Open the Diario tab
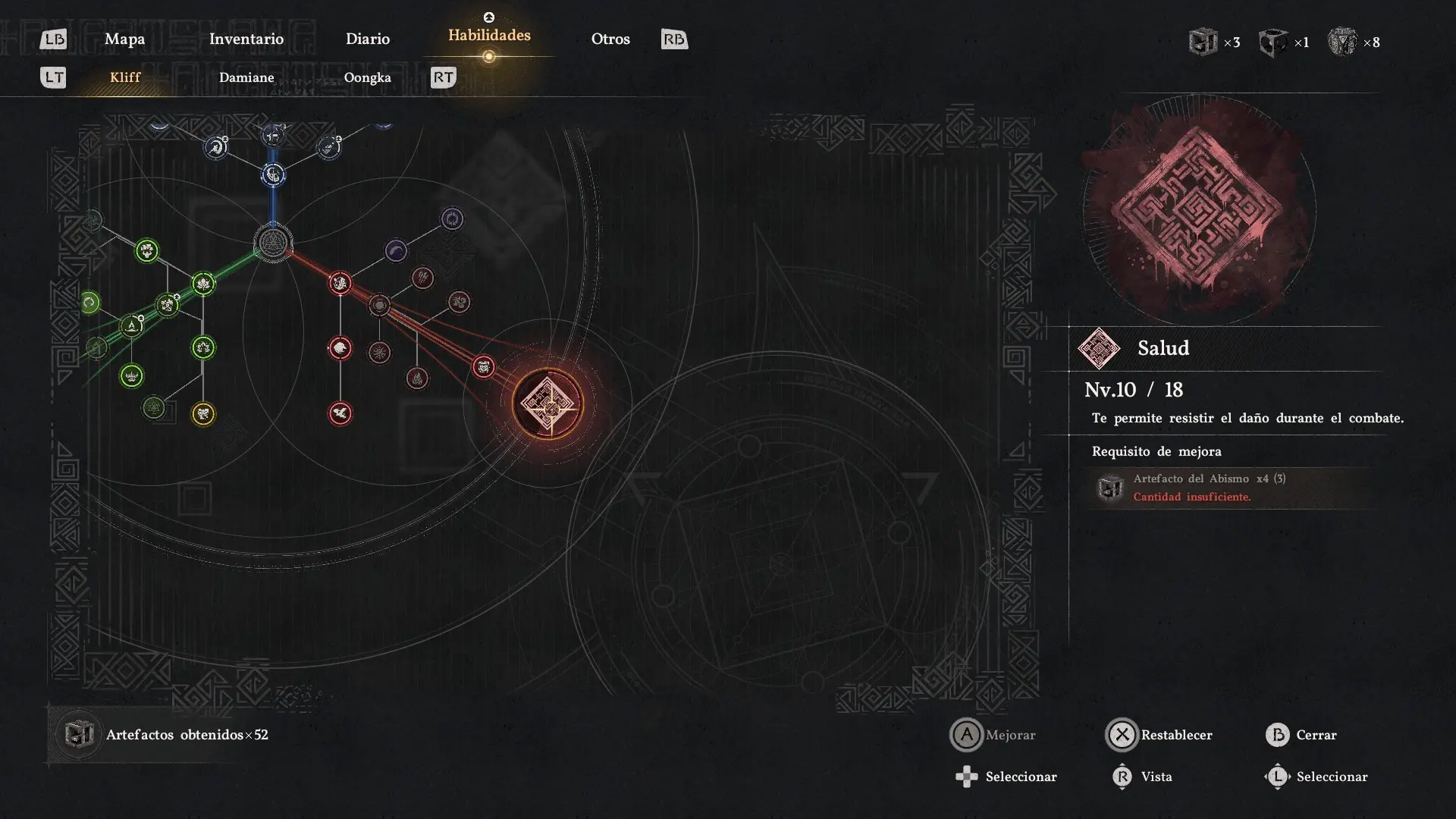This screenshot has height=819, width=1456. pyautogui.click(x=367, y=39)
